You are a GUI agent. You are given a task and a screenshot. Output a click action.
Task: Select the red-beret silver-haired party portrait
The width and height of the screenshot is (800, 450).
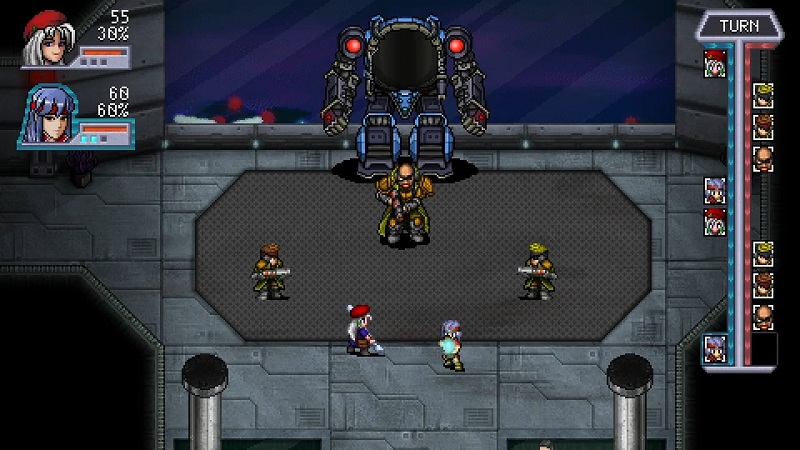47,40
